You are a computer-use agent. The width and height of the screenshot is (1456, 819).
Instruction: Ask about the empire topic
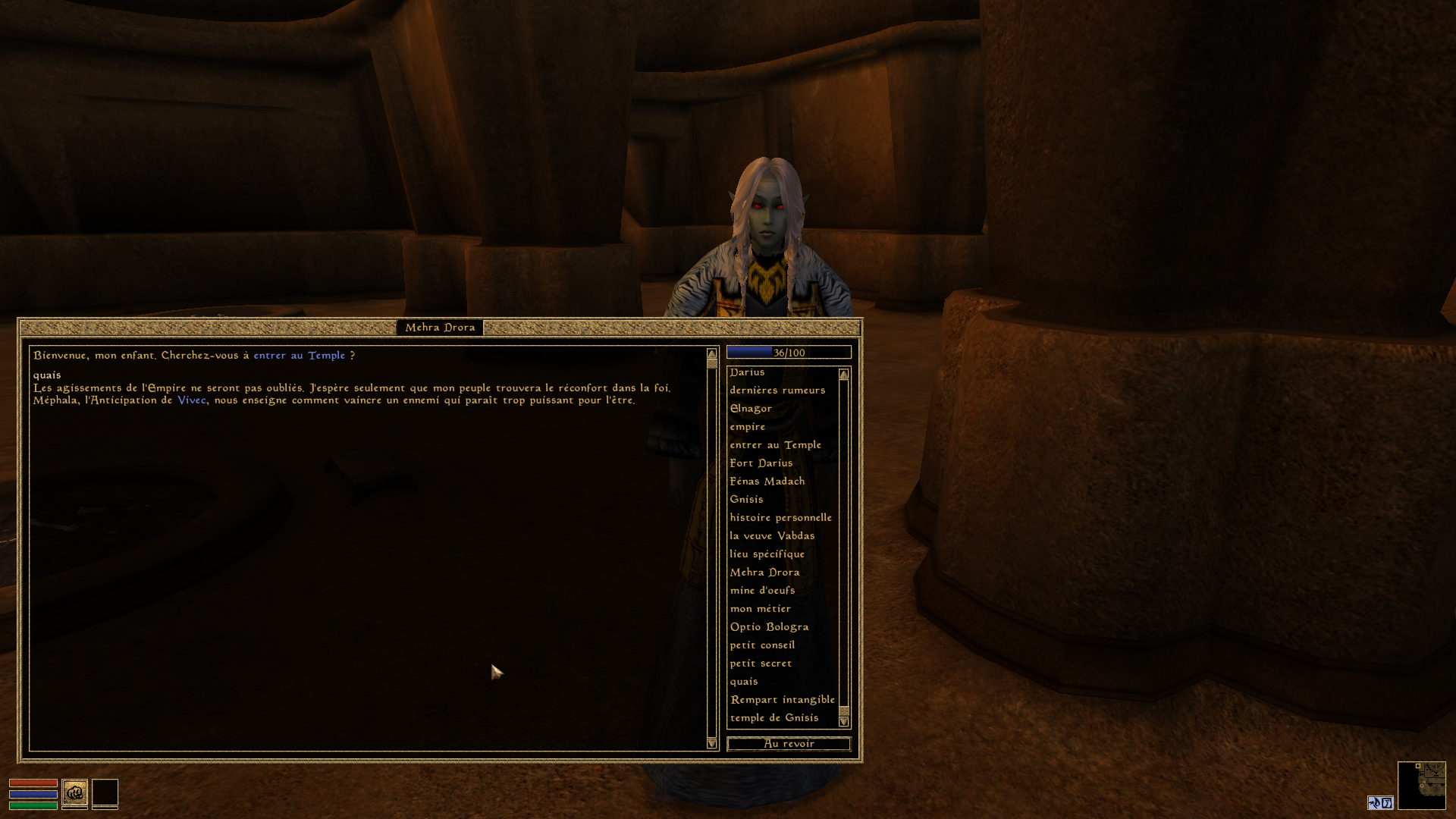tap(747, 427)
